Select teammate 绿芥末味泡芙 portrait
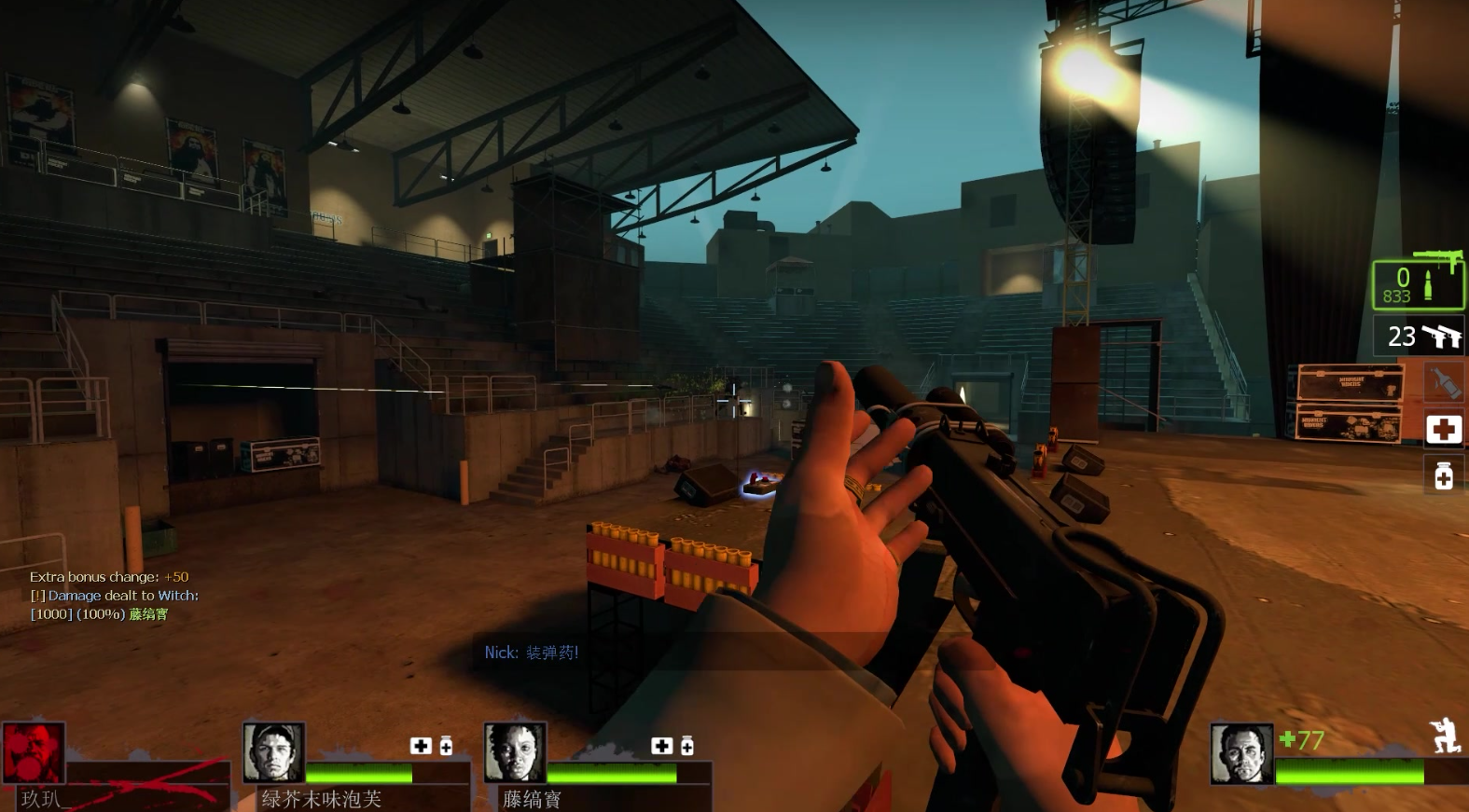 point(273,752)
